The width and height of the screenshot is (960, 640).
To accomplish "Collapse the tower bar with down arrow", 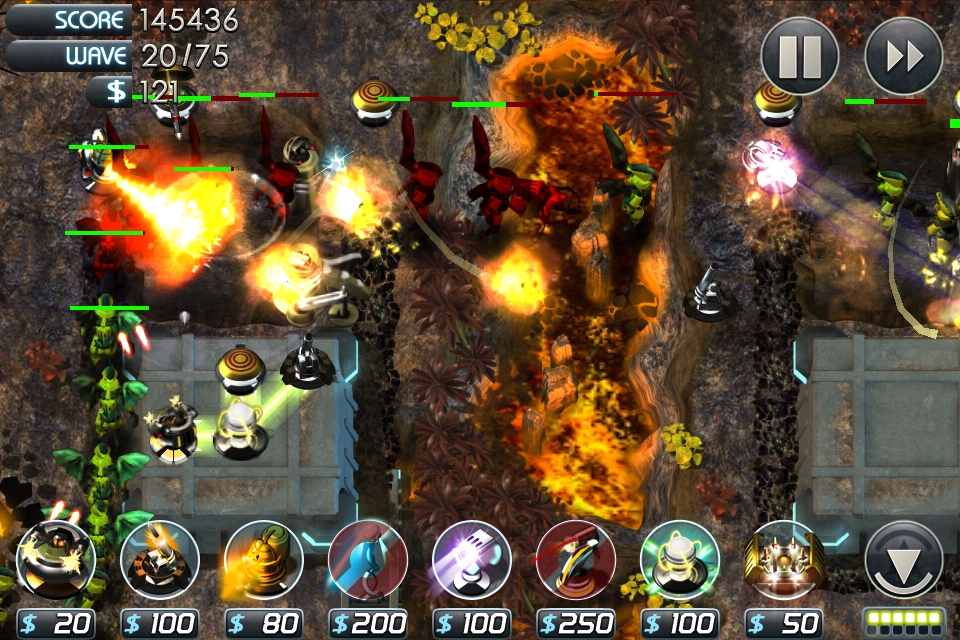I will pyautogui.click(x=903, y=562).
